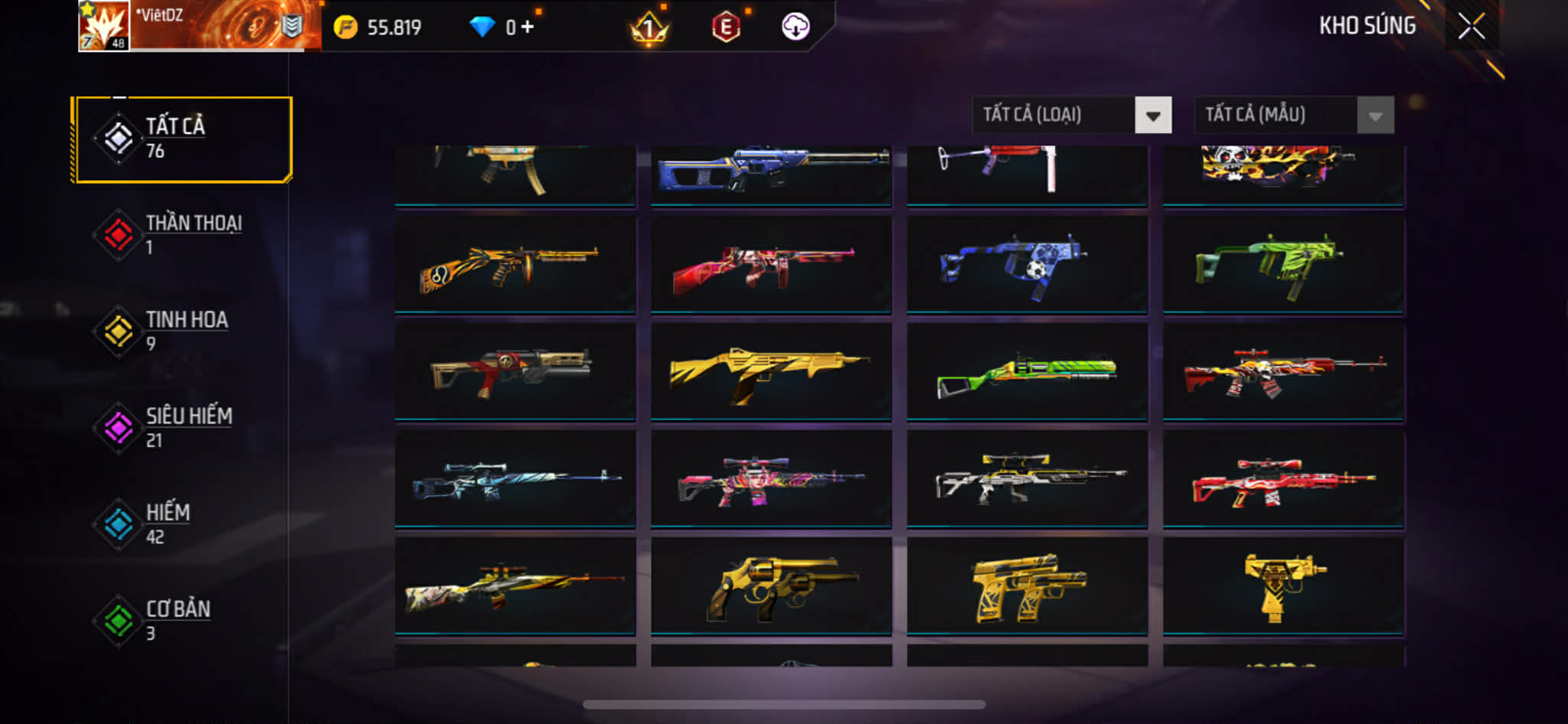This screenshot has height=724, width=1568.
Task: Select the Tất Cả category tab
Action: pos(182,139)
